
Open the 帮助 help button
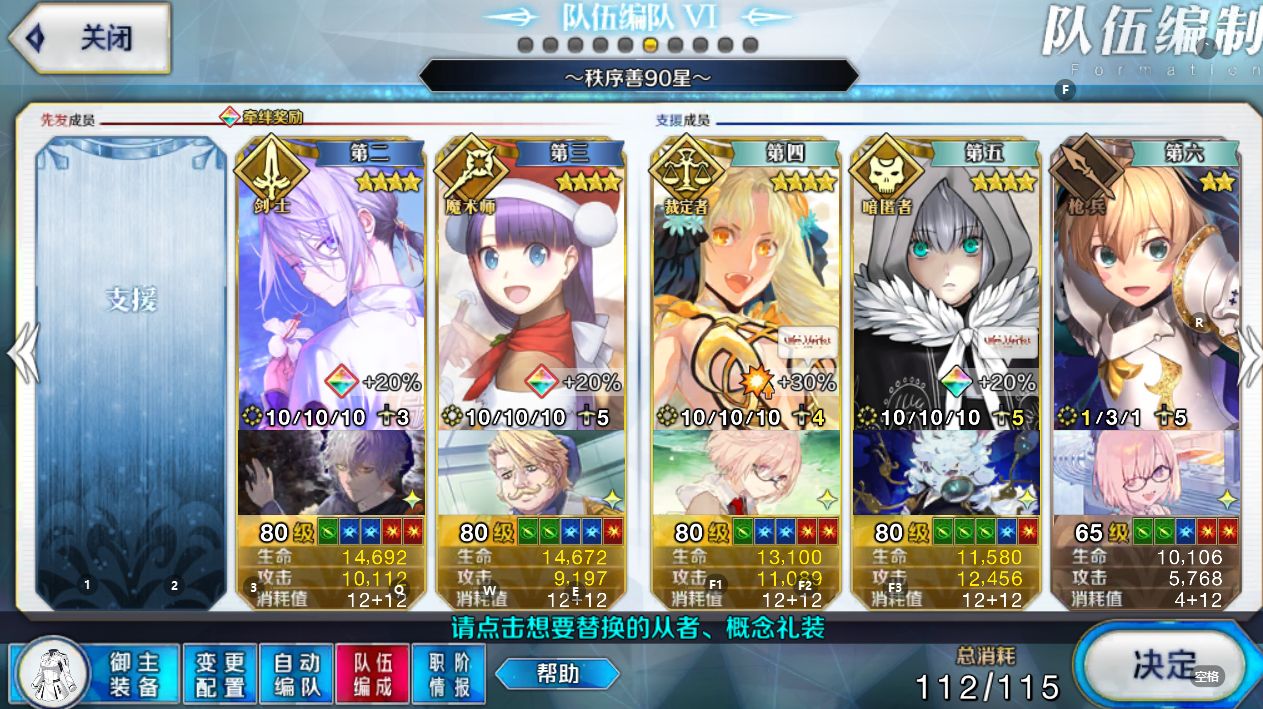556,673
